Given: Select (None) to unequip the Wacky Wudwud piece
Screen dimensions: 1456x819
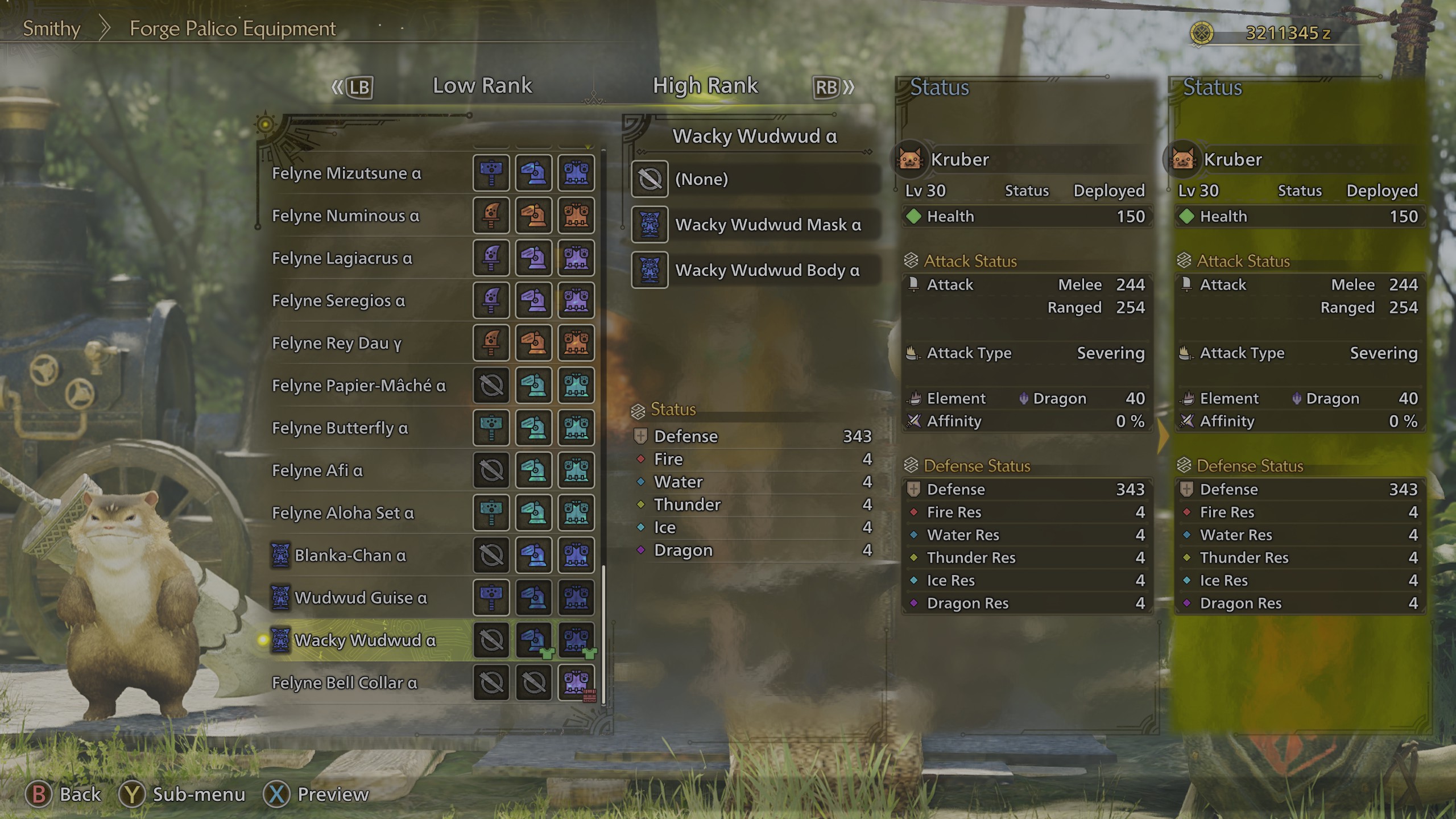Looking at the screenshot, I should [x=756, y=179].
